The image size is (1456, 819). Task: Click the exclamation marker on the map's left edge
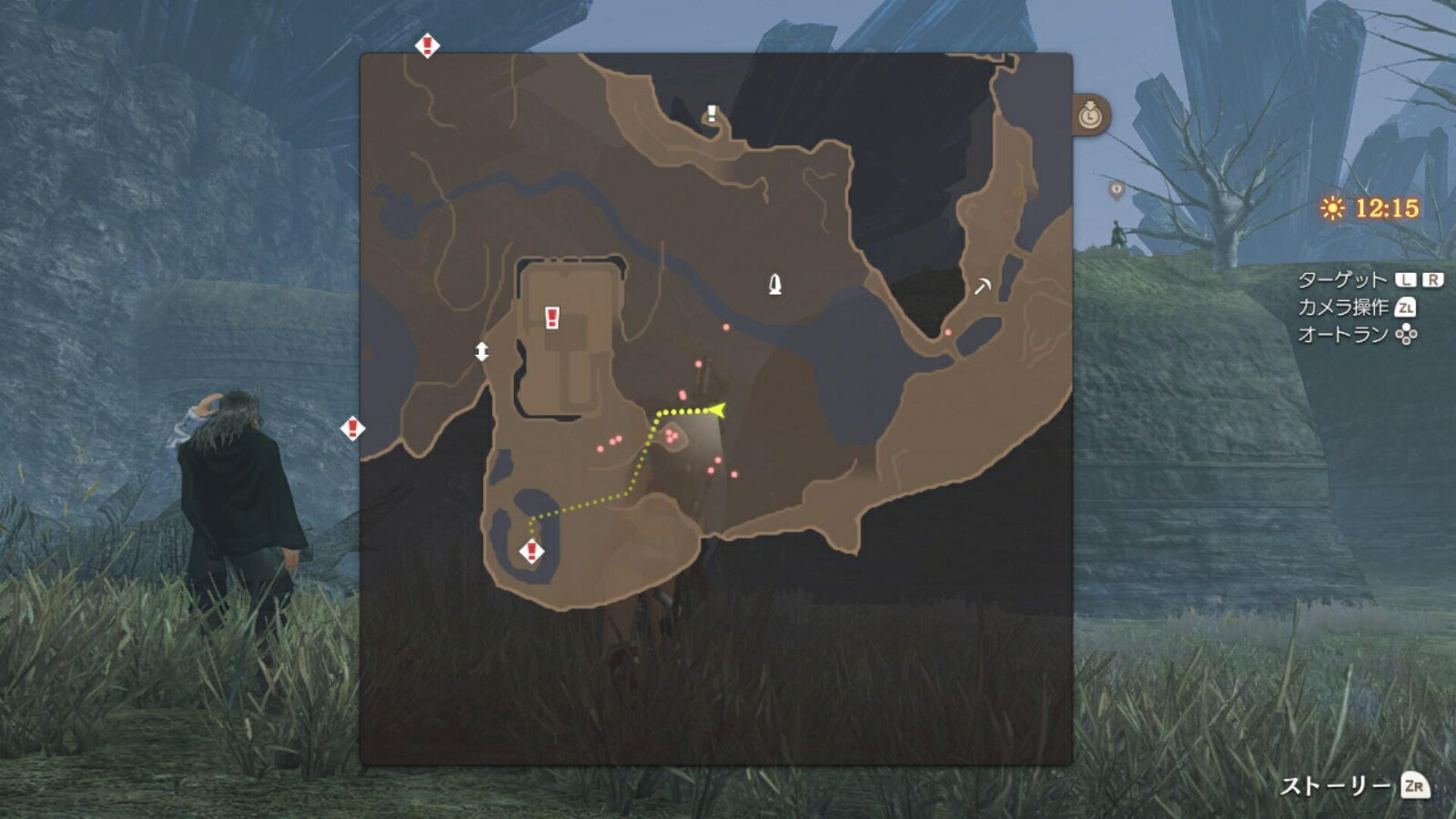(350, 426)
